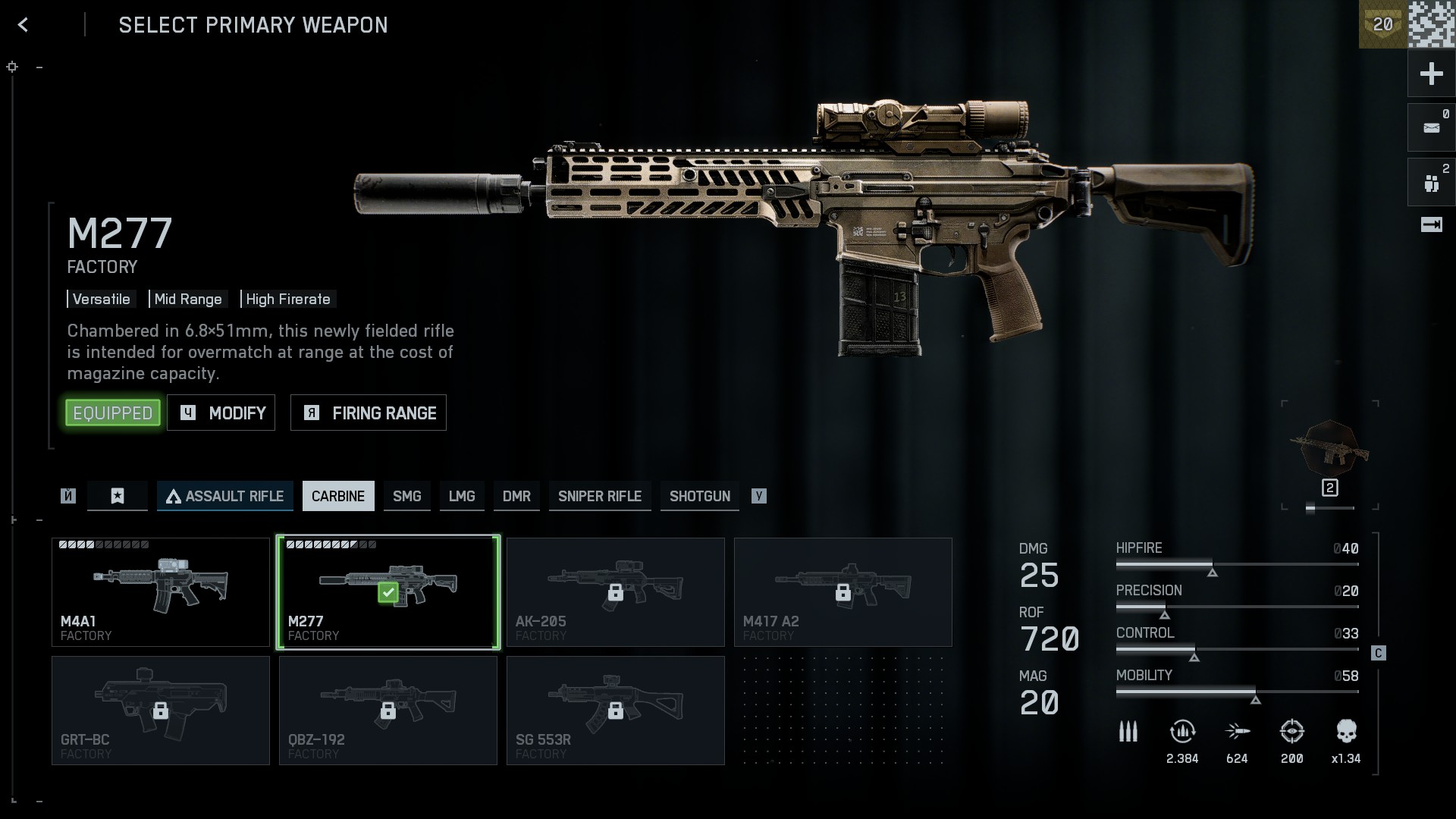
Task: Pick the locked M417 A2 tile
Action: (x=843, y=592)
